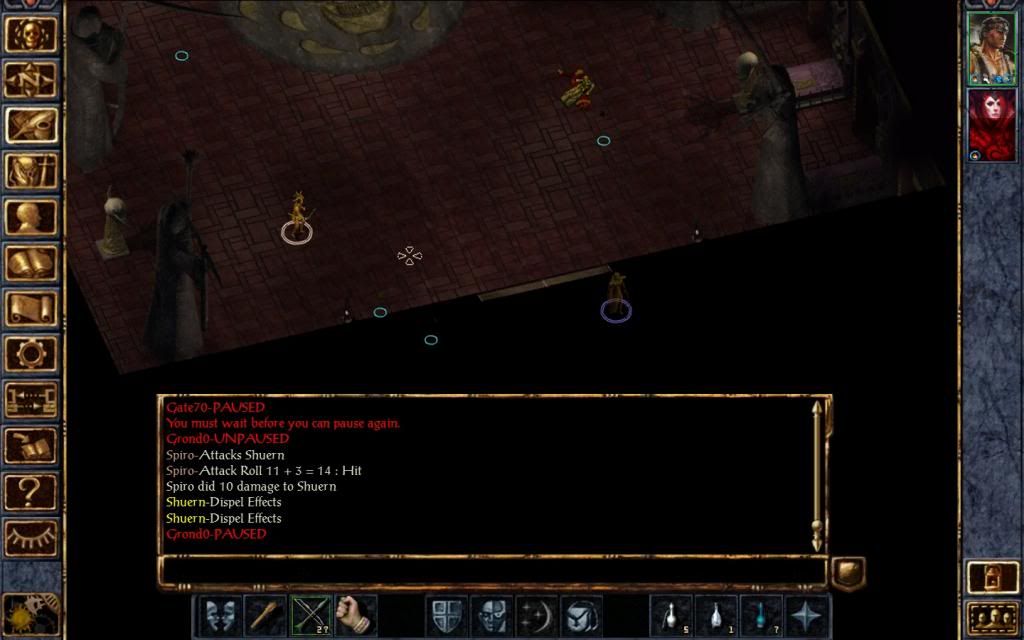The image size is (1024, 640).
Task: Open the journal quill-and-book button
Action: pos(31,125)
